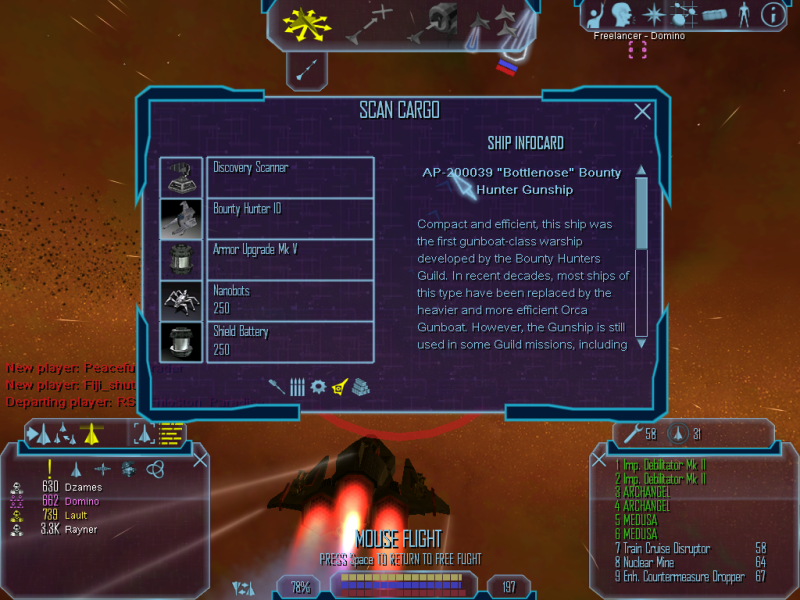Select the Discovery Scanner cargo row
800x600 pixels.
(x=290, y=177)
